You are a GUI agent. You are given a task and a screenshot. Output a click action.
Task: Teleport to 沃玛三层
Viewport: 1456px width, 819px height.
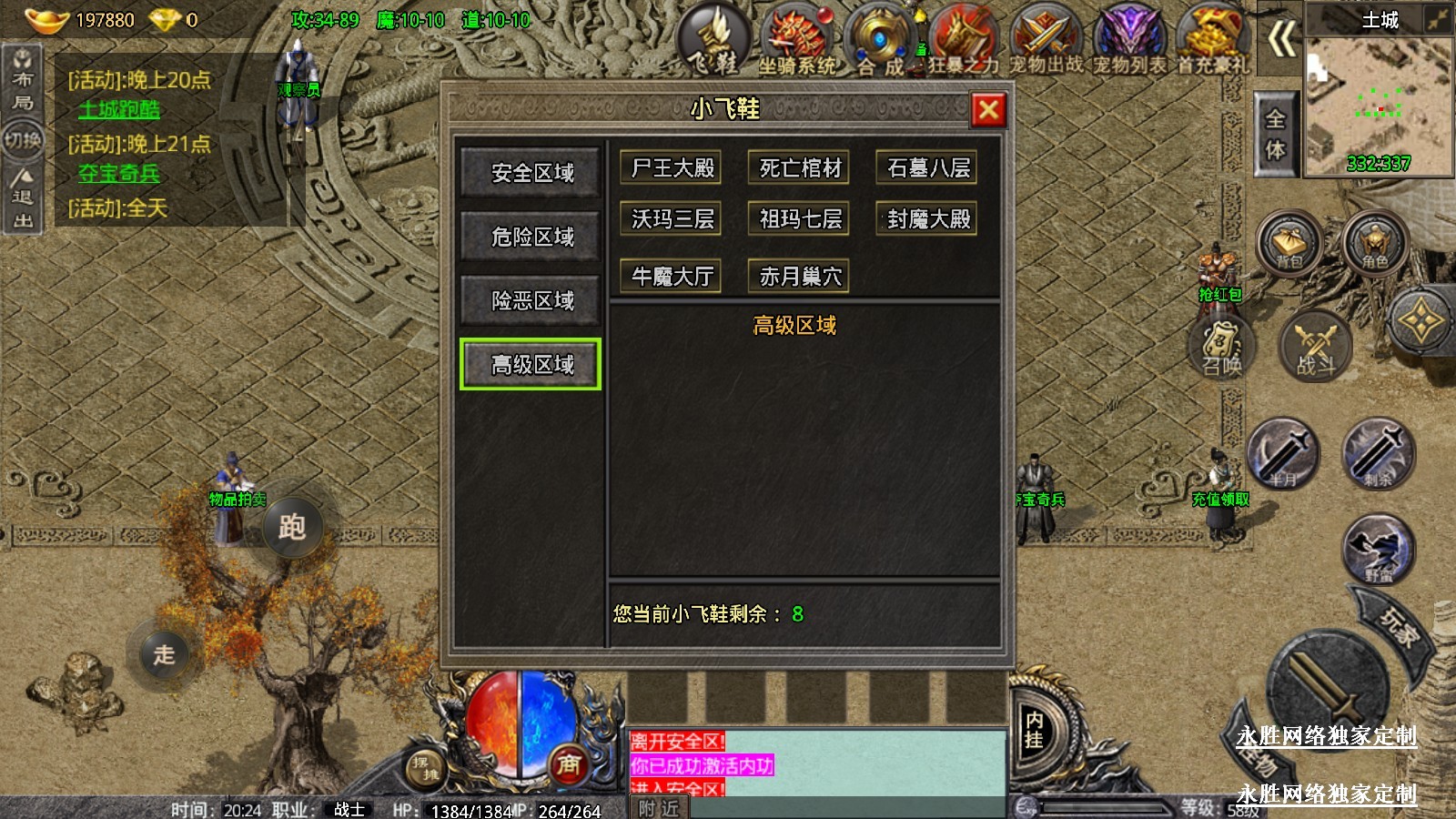click(672, 219)
